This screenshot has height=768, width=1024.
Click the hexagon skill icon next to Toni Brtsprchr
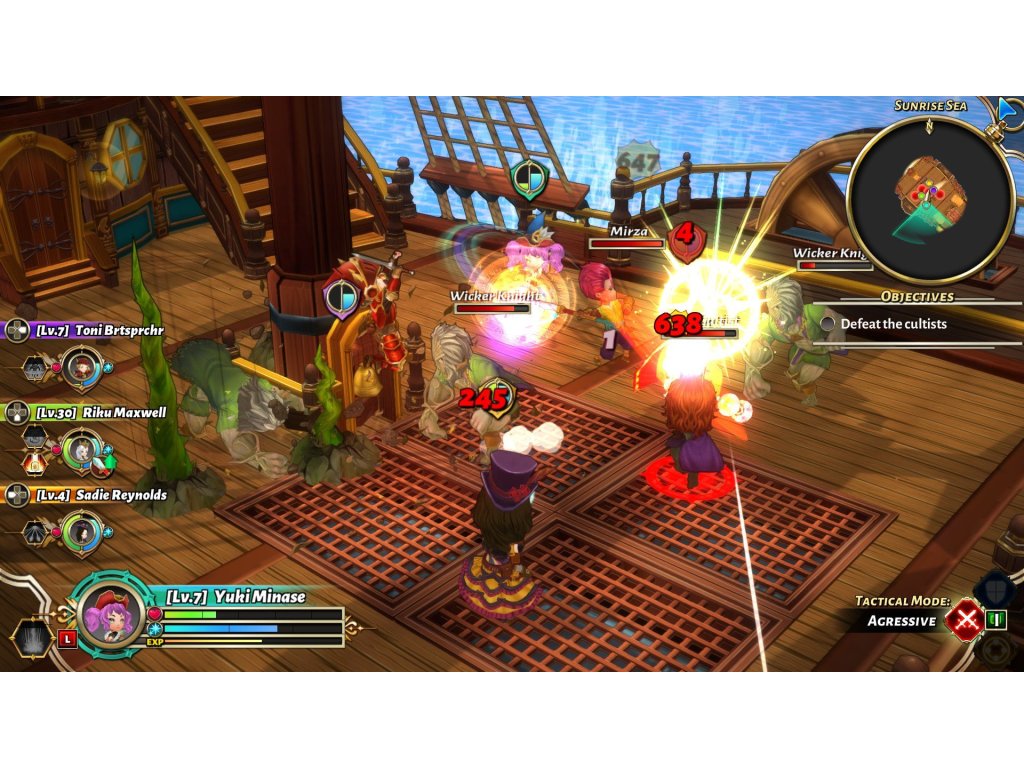(35, 367)
